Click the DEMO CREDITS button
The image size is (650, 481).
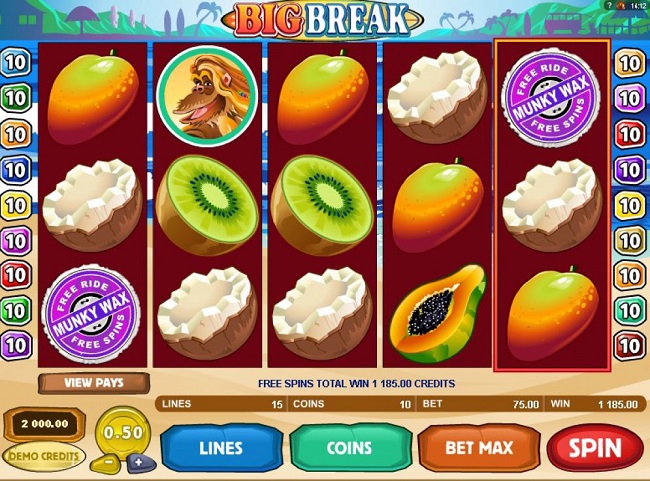(44, 455)
